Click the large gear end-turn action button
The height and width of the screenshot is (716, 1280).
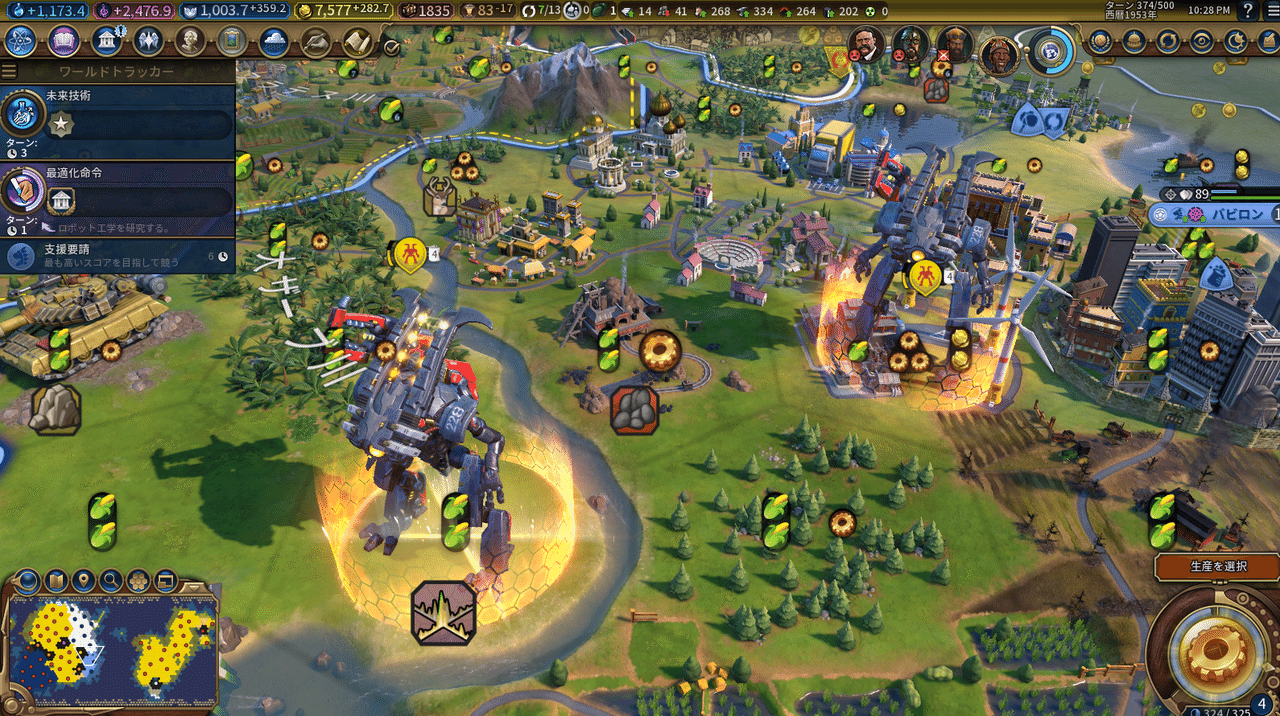click(1213, 650)
